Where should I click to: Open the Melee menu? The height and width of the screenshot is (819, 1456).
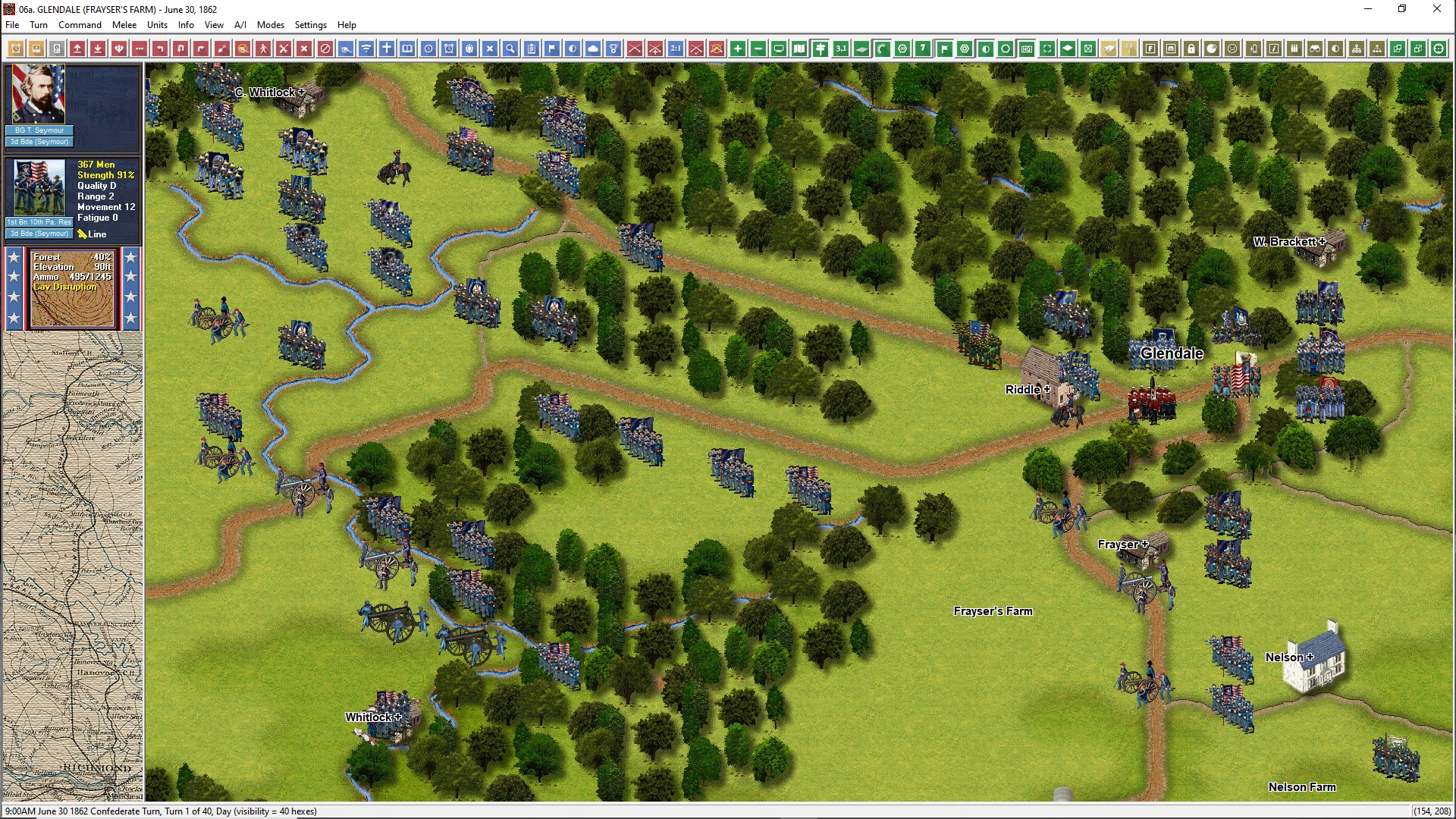tap(124, 25)
